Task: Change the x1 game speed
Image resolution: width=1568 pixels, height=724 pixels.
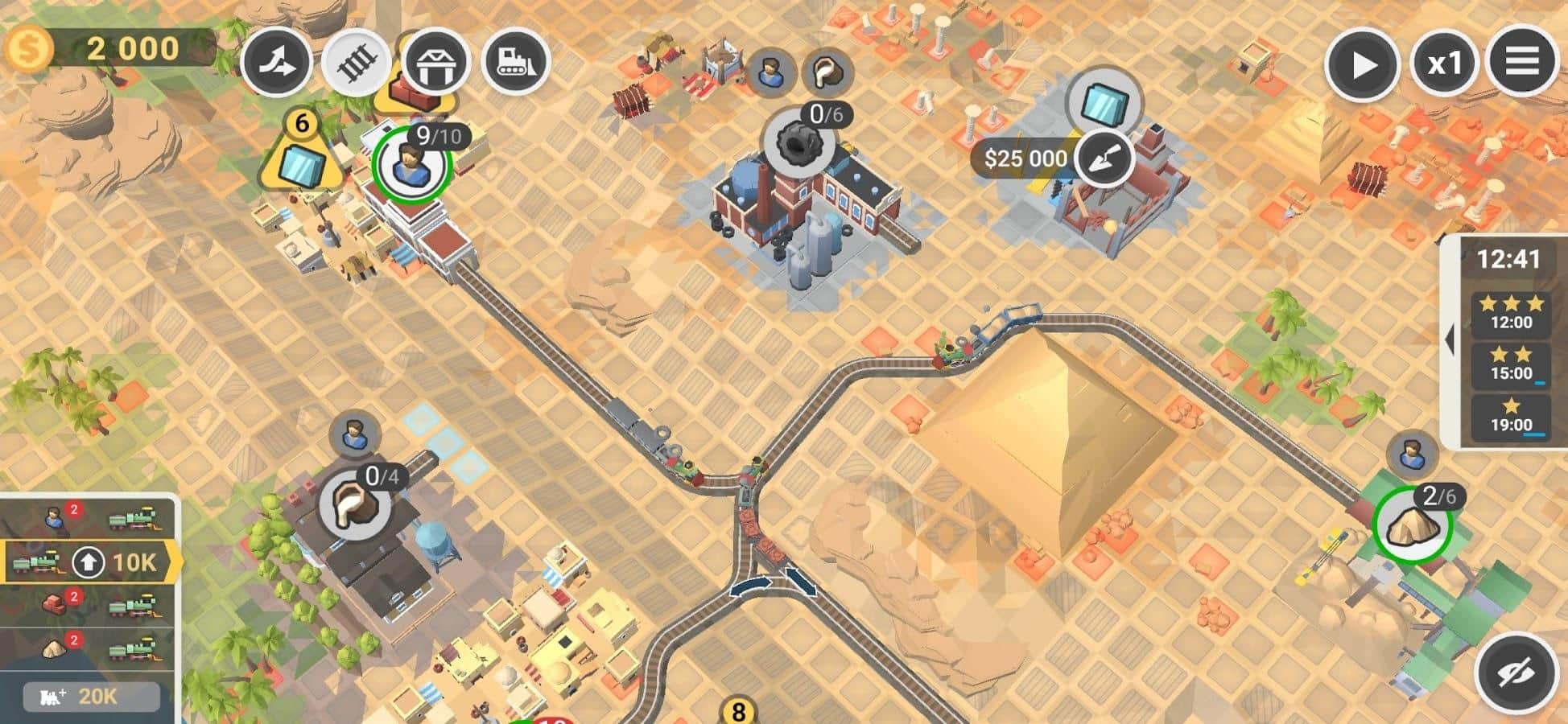Action: pos(1443,64)
